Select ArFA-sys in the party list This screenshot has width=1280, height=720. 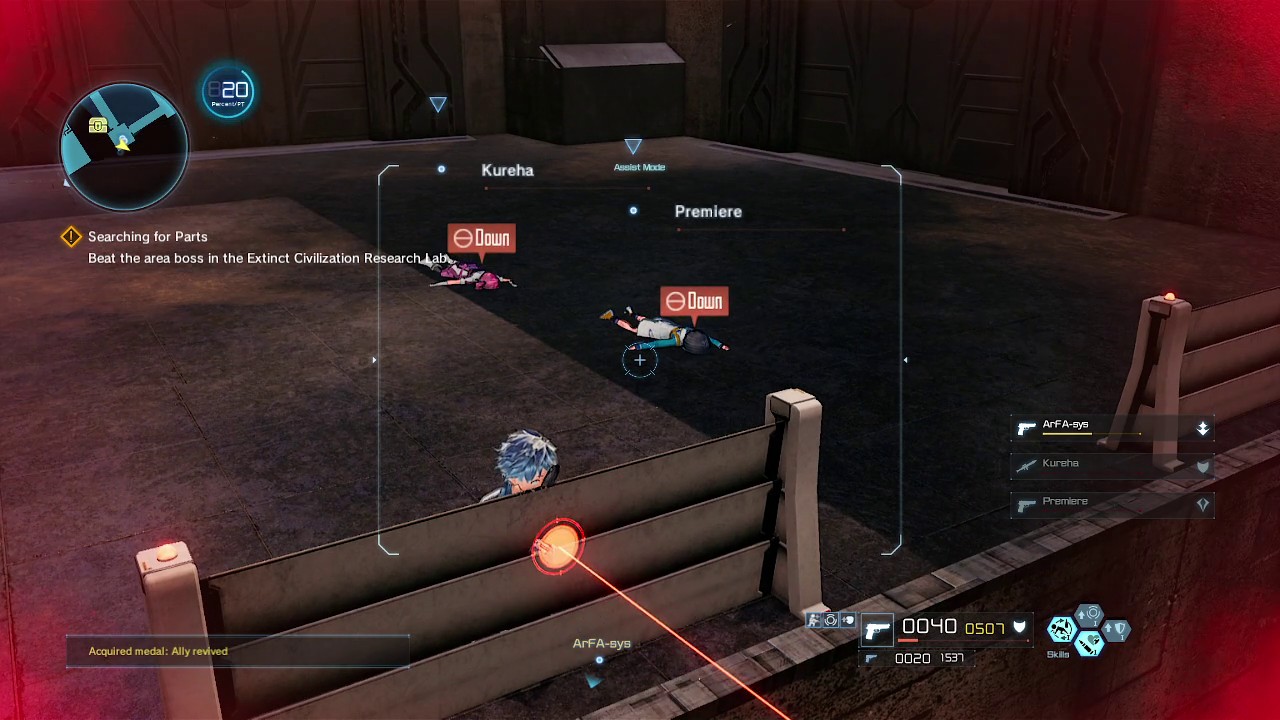(x=1112, y=428)
